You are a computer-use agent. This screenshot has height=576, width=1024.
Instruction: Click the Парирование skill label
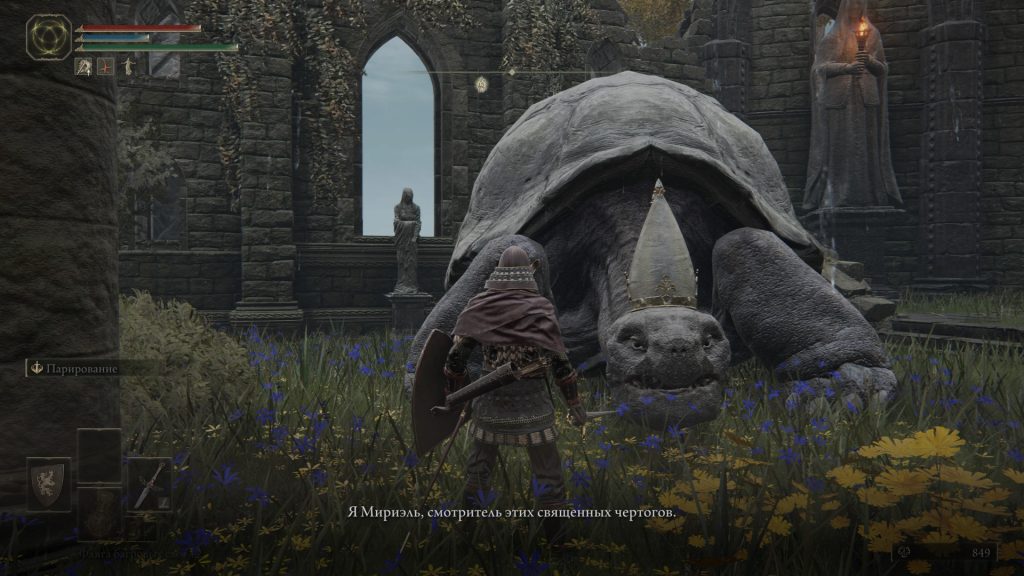click(x=76, y=368)
